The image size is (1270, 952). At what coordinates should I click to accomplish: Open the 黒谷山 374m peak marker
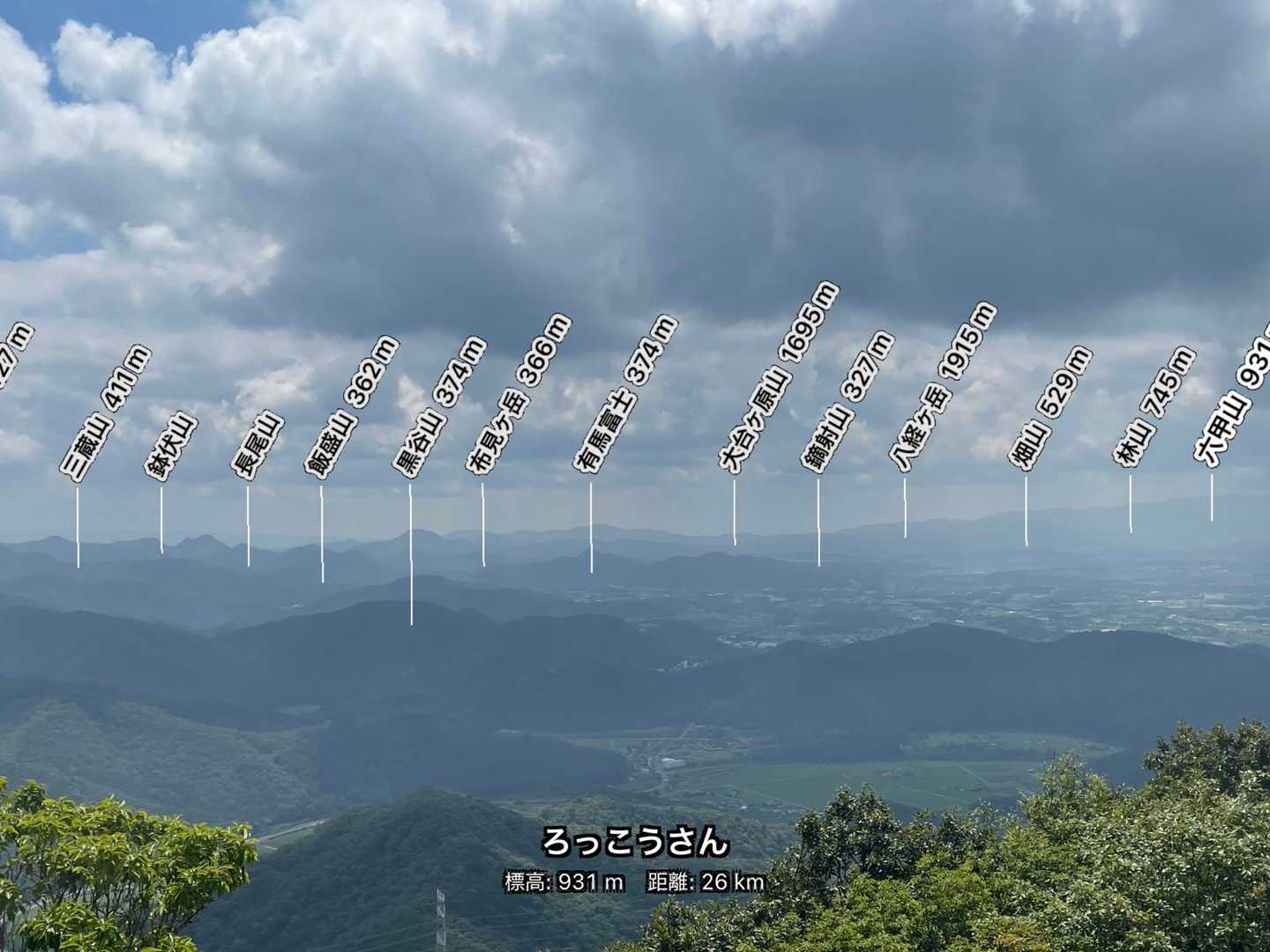pyautogui.click(x=438, y=408)
